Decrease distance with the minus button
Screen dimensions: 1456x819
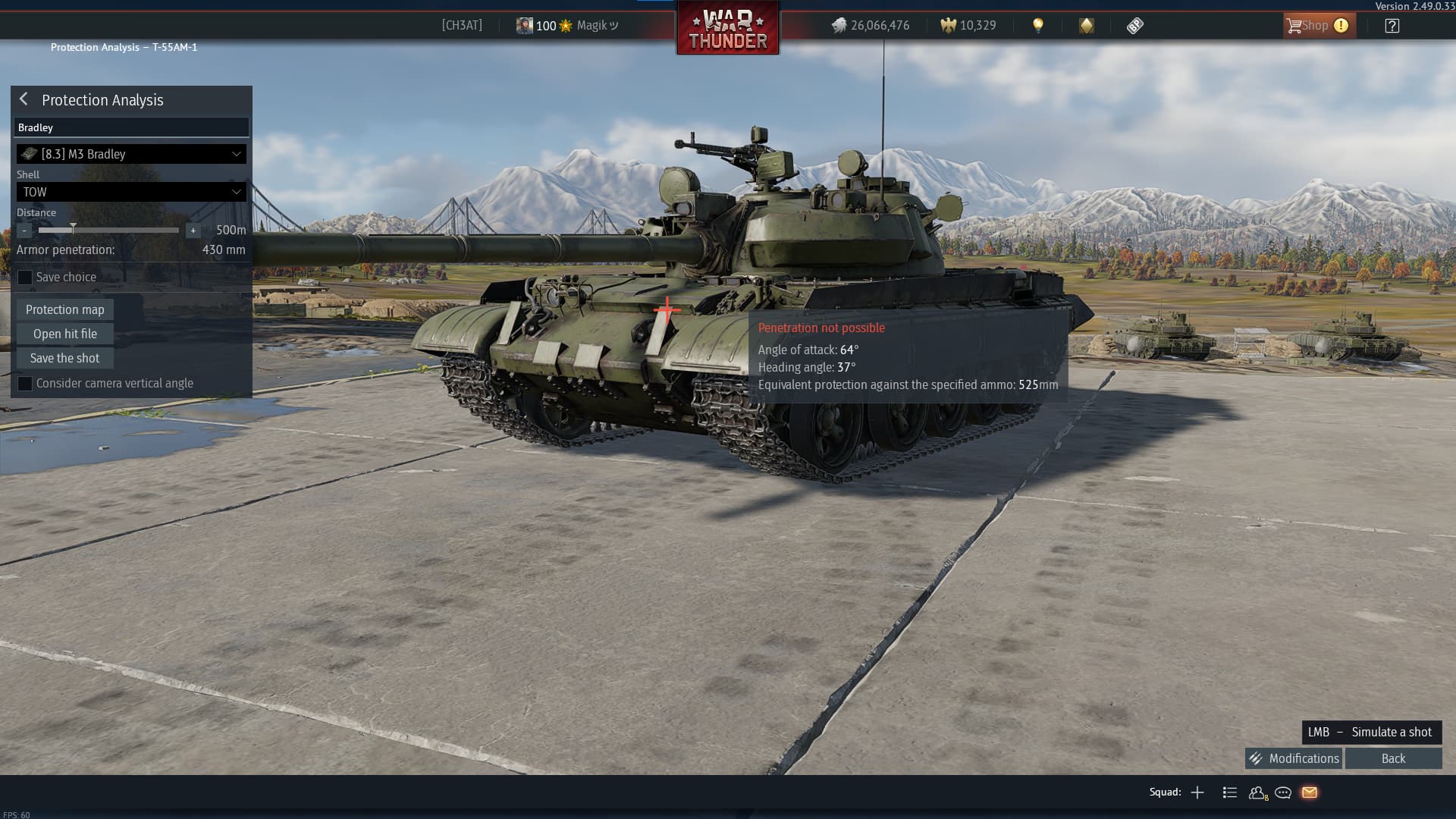pyautogui.click(x=24, y=231)
